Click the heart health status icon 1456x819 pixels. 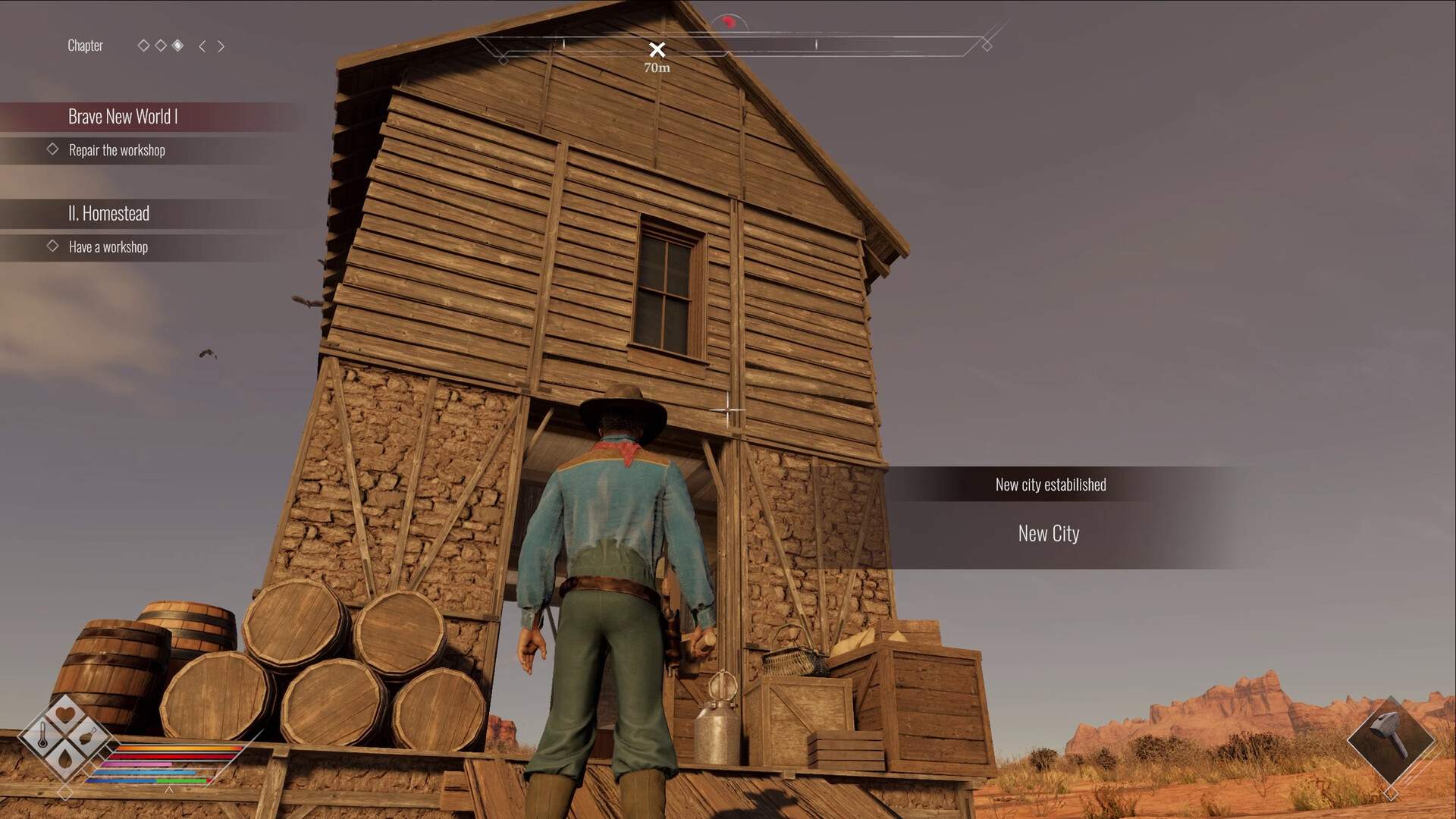pos(65,714)
